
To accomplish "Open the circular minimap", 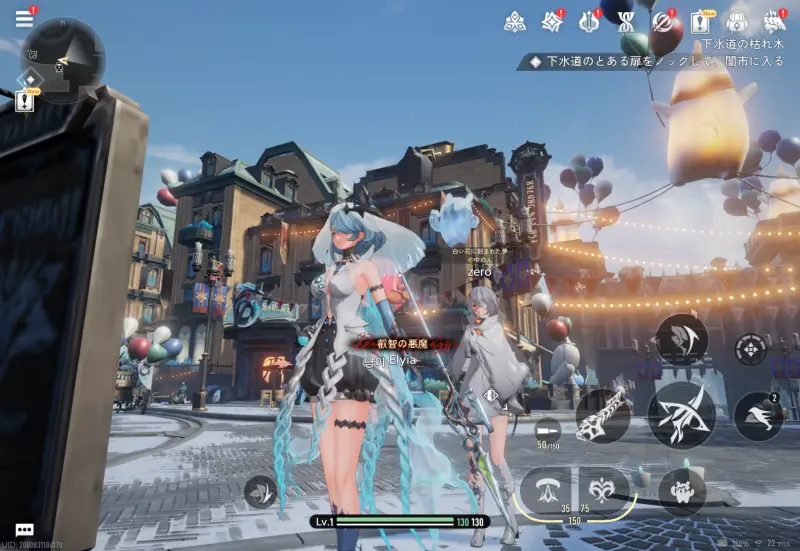I will point(64,58).
